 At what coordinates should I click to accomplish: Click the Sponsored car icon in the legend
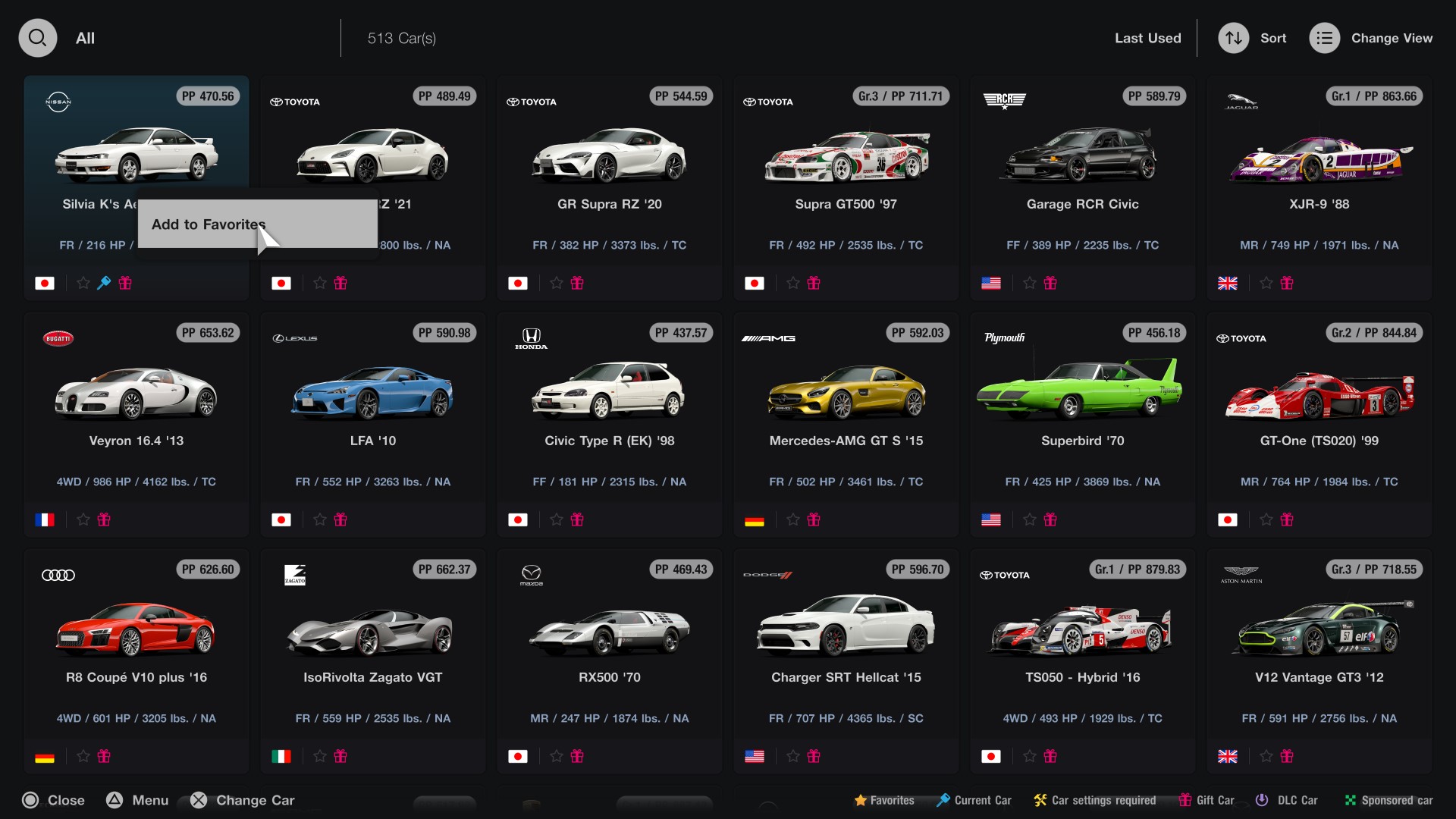(x=1351, y=800)
